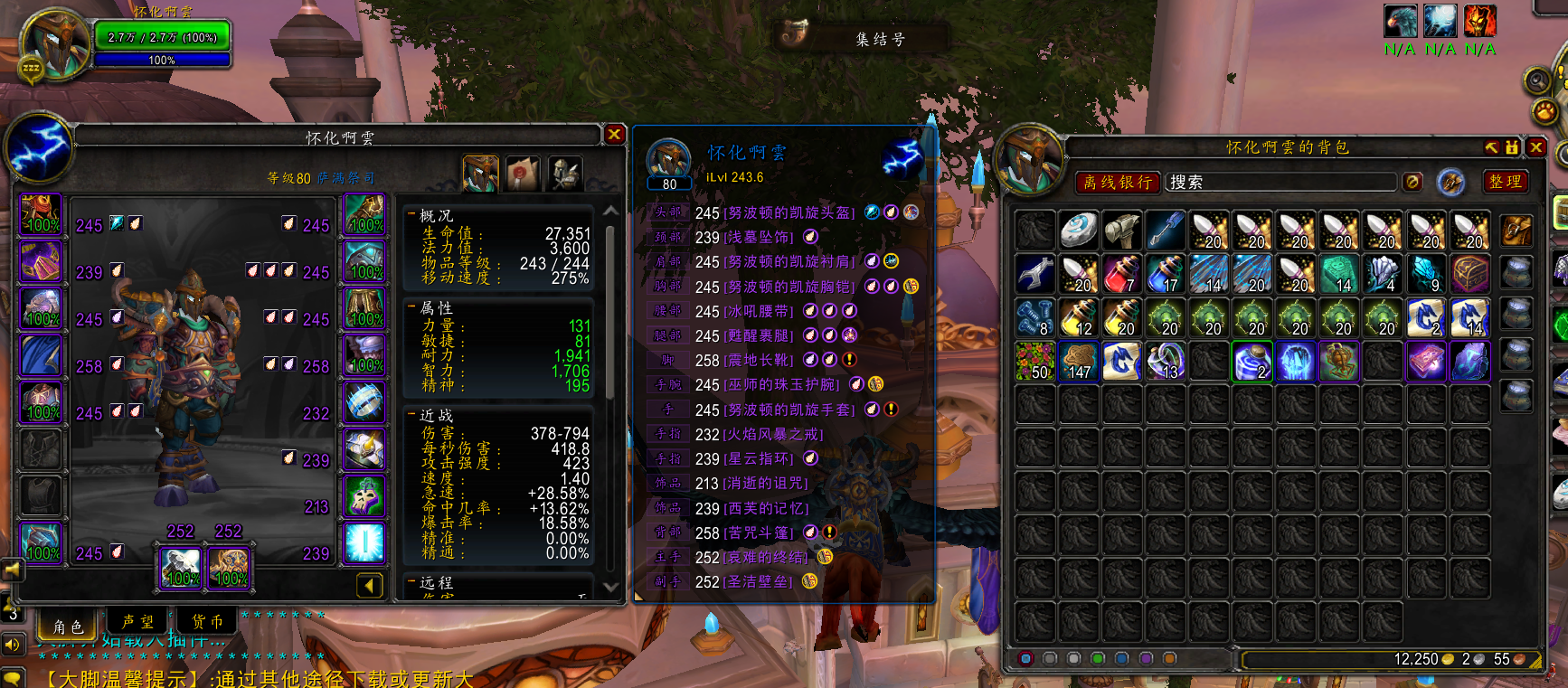Switch to the 货币 currency tab
This screenshot has width=1568, height=688.
tap(207, 622)
